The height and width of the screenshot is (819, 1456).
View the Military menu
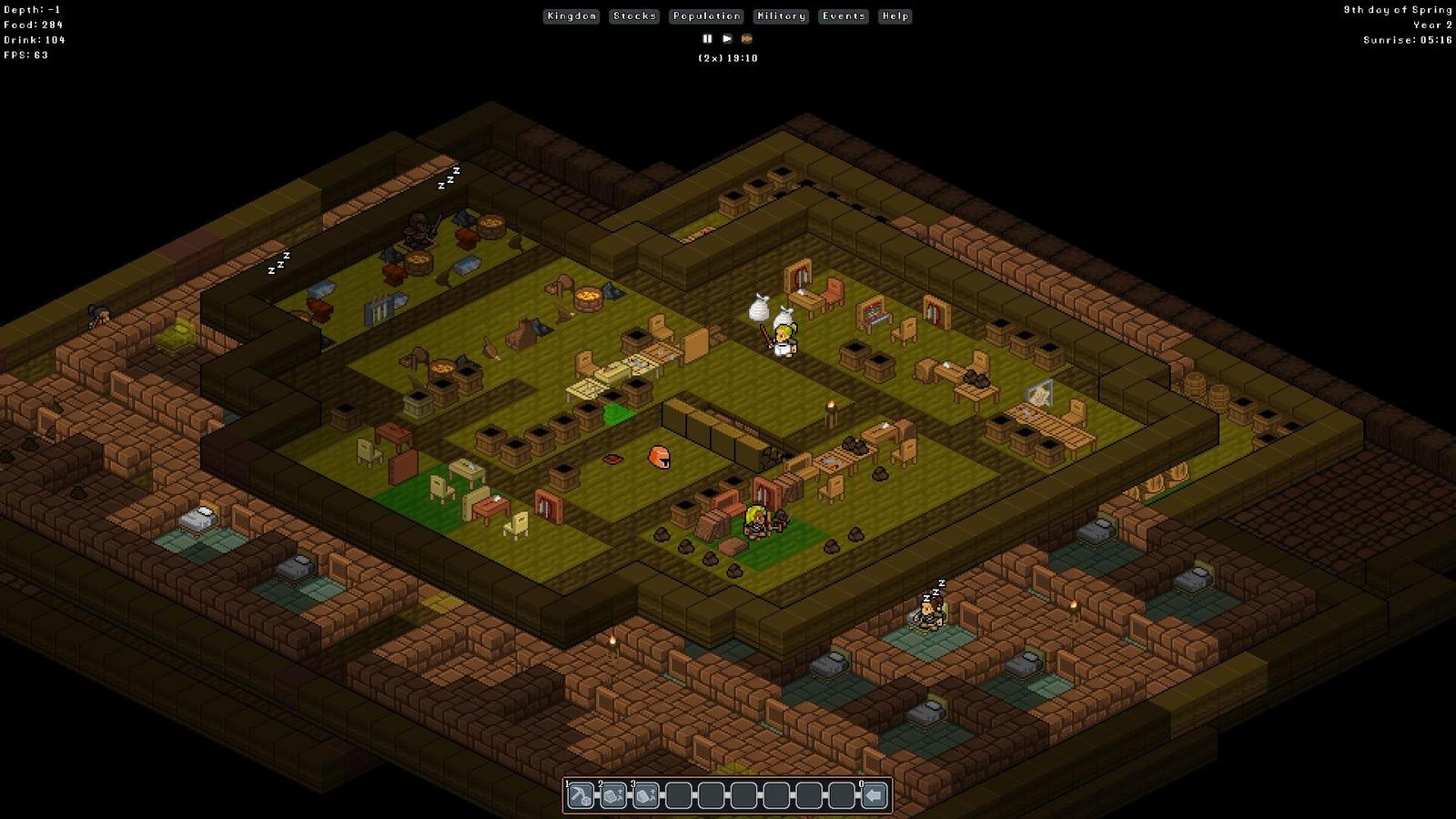click(x=781, y=16)
